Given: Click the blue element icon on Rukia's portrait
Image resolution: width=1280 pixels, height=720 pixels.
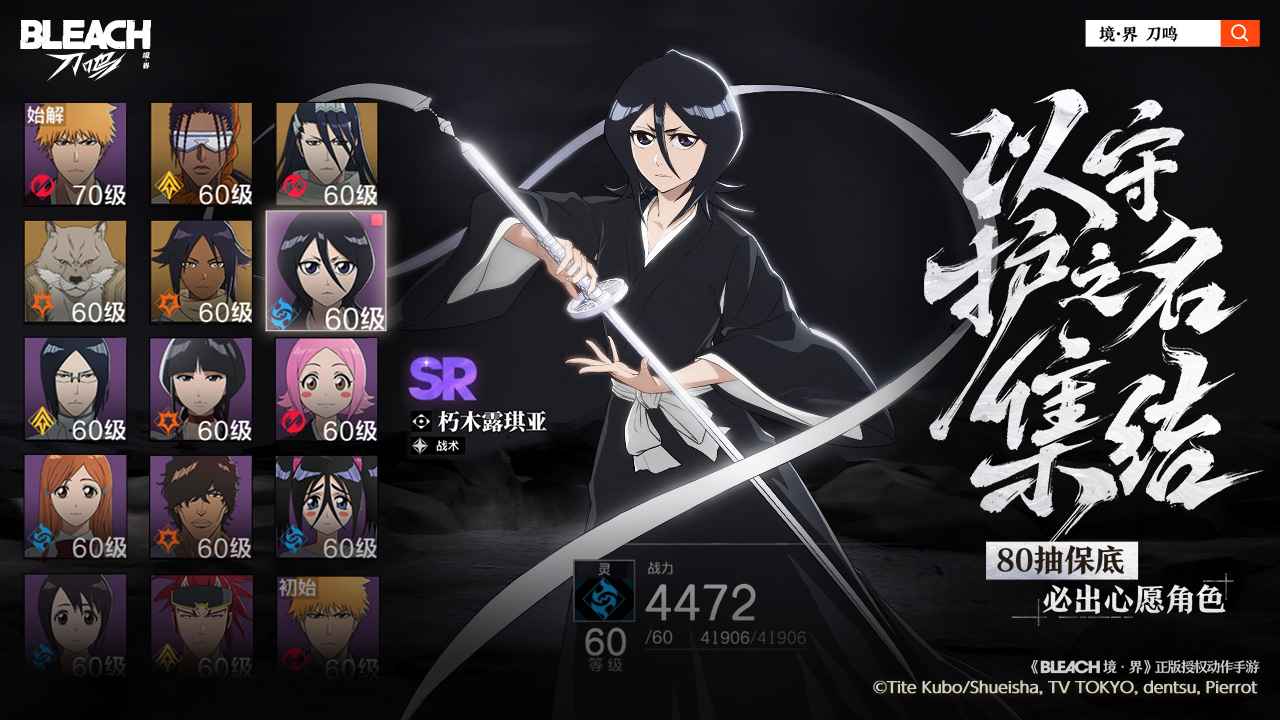Looking at the screenshot, I should pyautogui.click(x=284, y=313).
